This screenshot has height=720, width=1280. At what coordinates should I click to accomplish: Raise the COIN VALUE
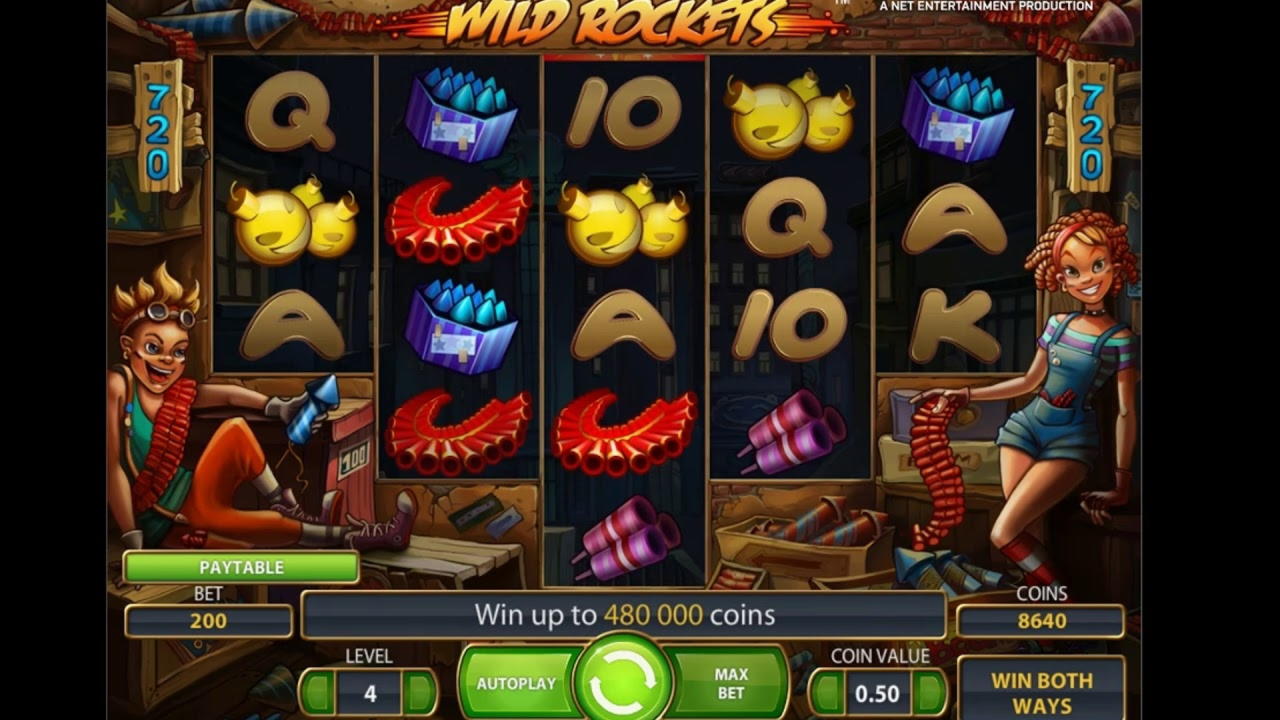929,693
